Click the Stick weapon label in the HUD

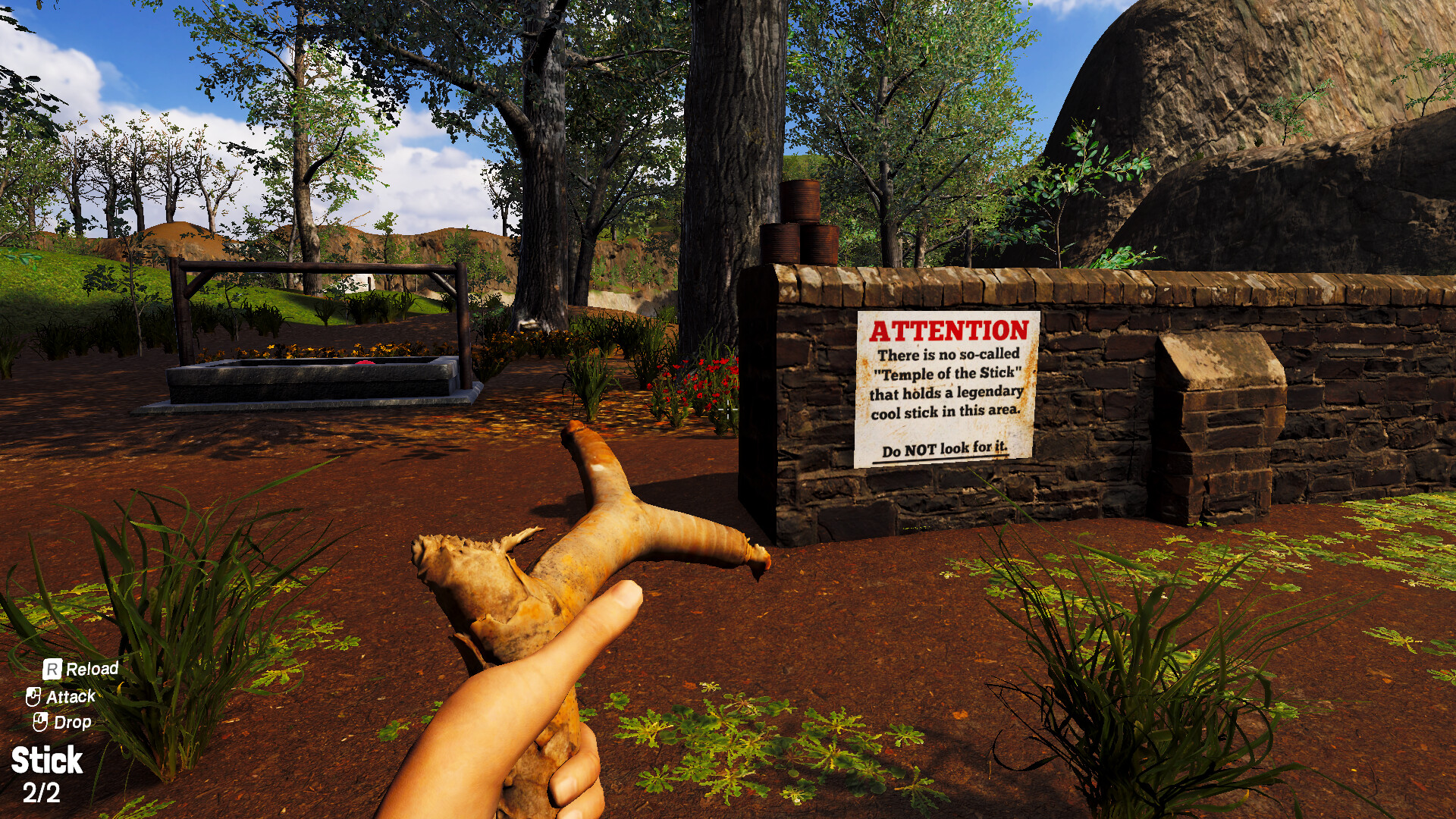tap(45, 759)
